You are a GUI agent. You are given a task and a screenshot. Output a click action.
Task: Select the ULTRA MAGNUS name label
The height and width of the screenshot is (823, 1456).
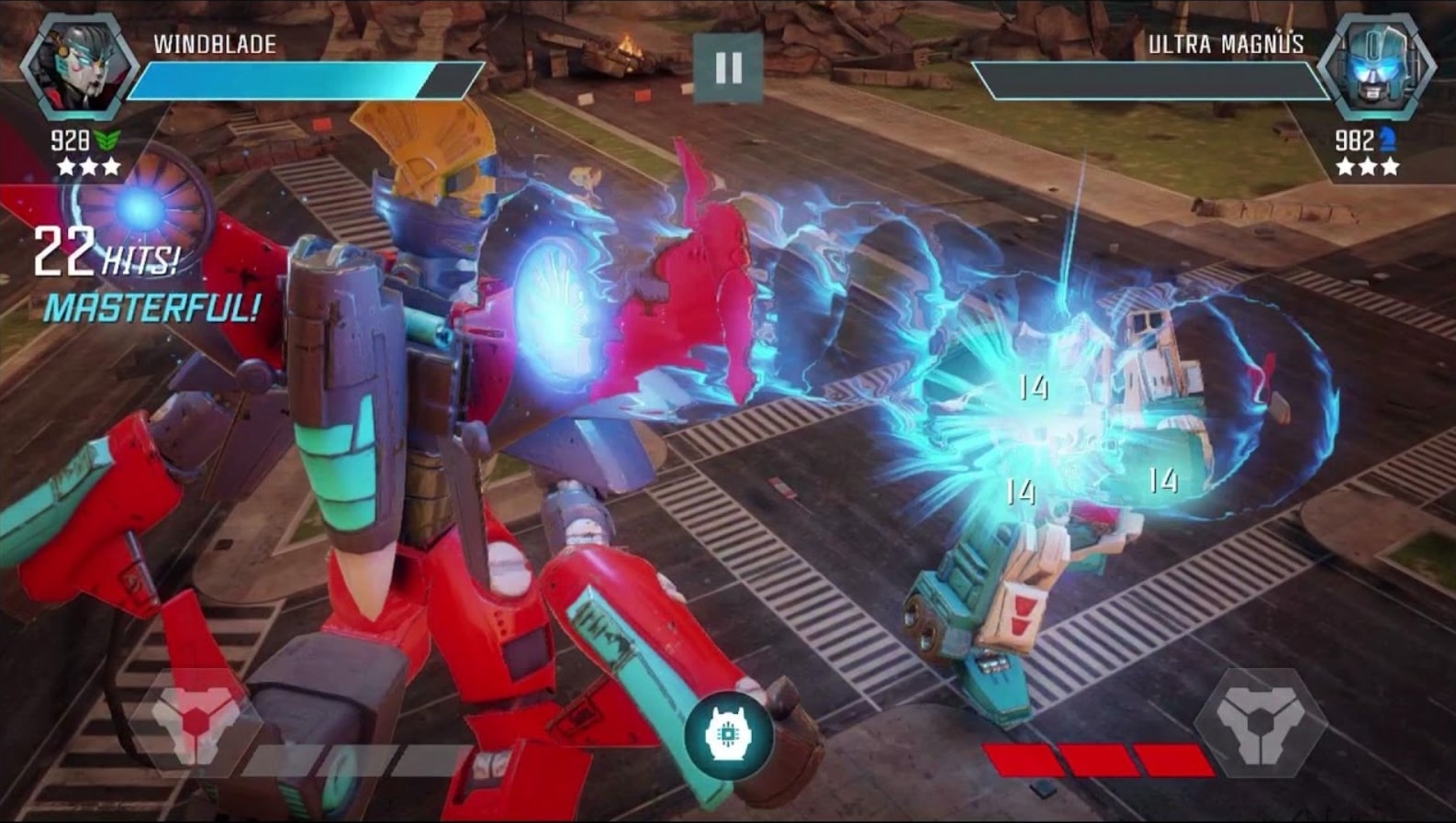coord(1226,41)
